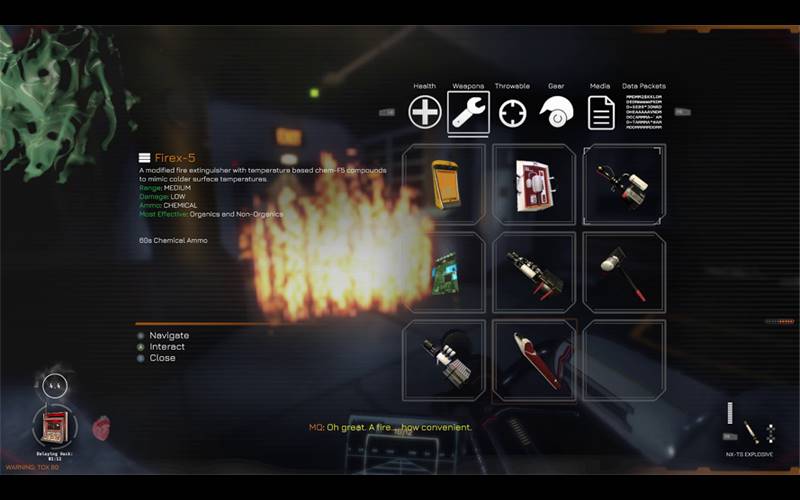800x500 pixels.
Task: Open the Throwable crosshair tab
Action: pos(513,112)
